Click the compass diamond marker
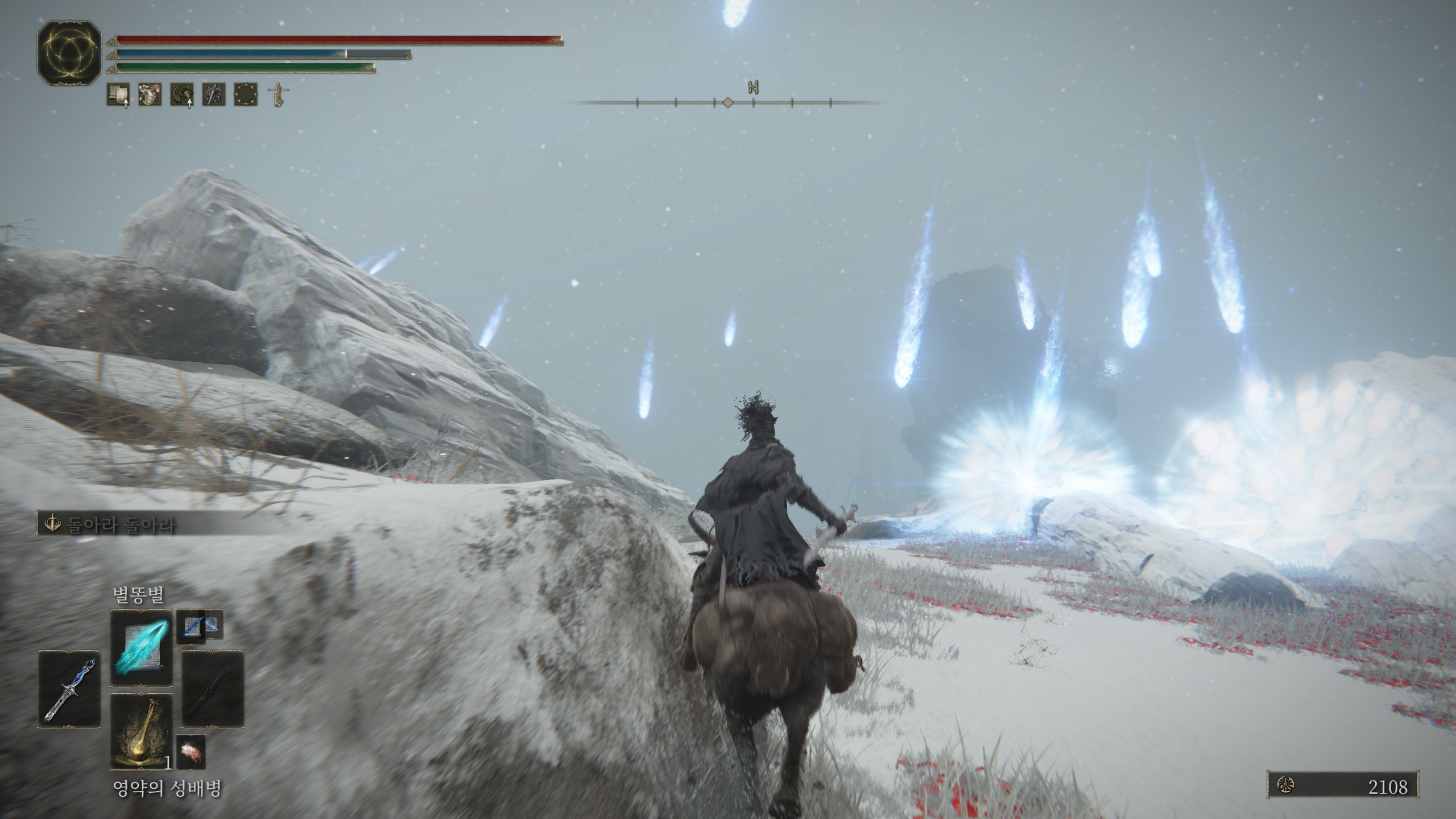 point(727,102)
